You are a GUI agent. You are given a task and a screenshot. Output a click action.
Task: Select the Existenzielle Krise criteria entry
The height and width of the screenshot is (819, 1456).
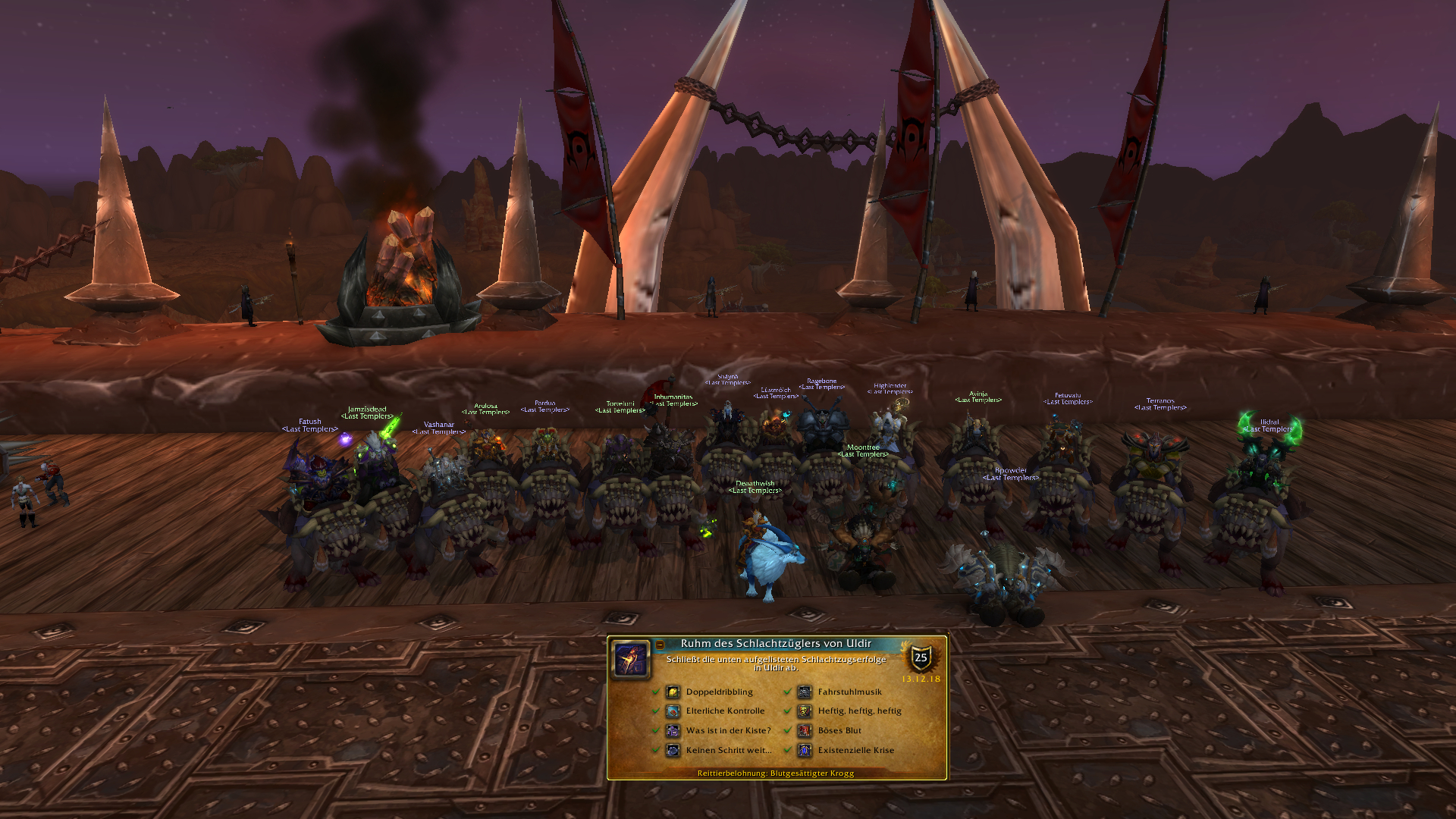855,751
